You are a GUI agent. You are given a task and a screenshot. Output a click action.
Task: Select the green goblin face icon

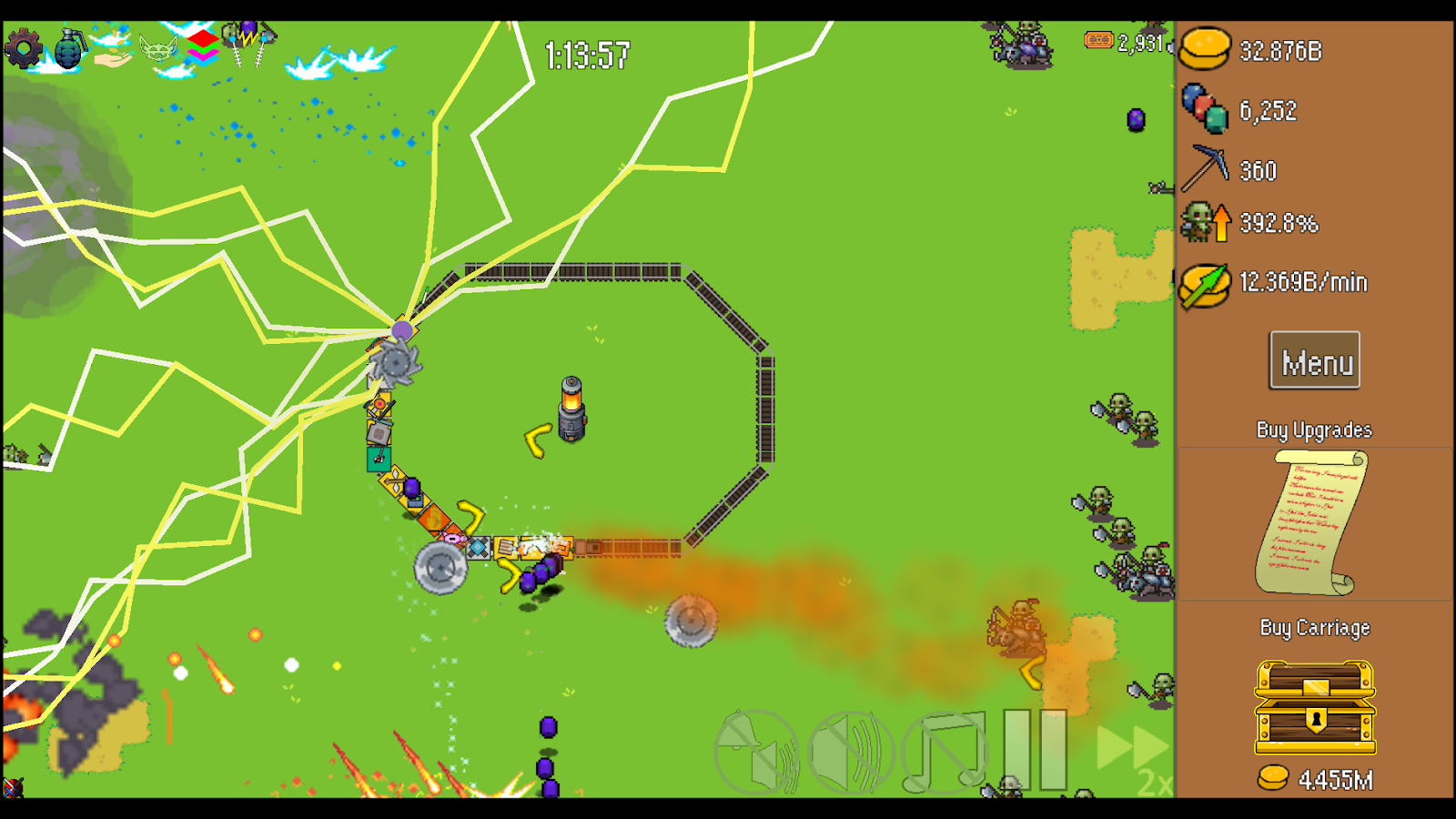157,48
